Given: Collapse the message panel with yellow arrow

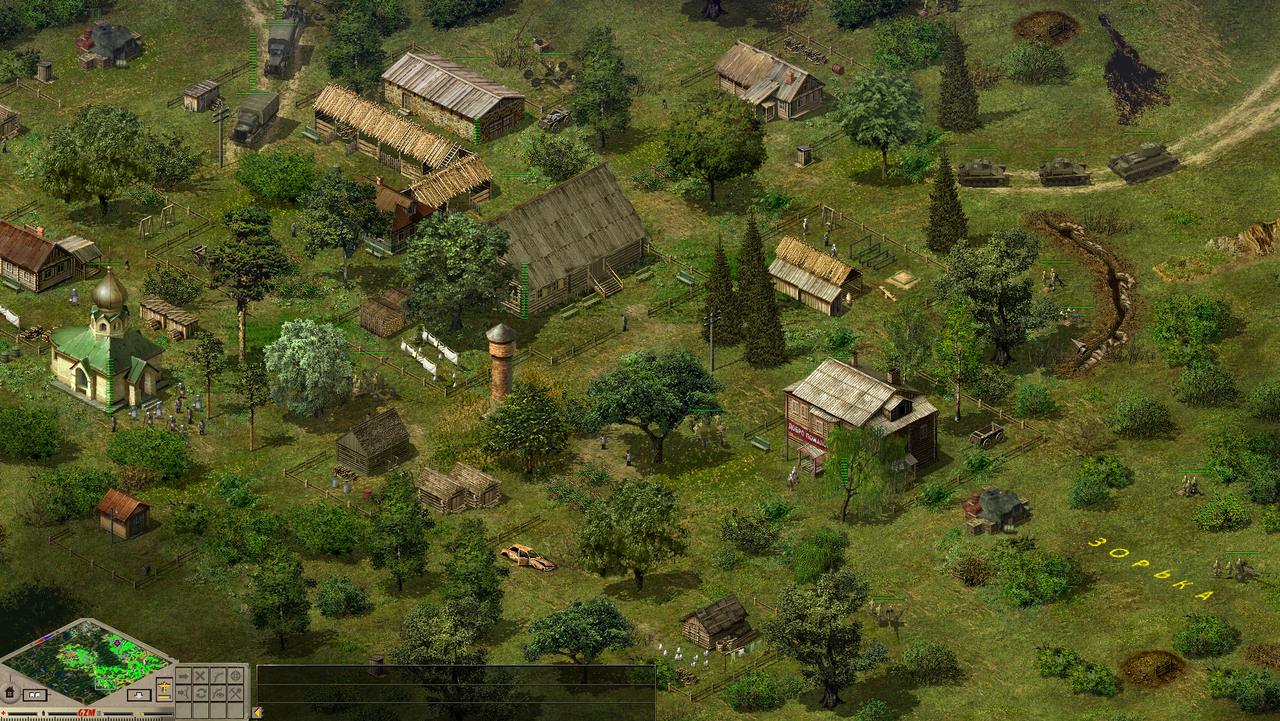Looking at the screenshot, I should point(257,712).
